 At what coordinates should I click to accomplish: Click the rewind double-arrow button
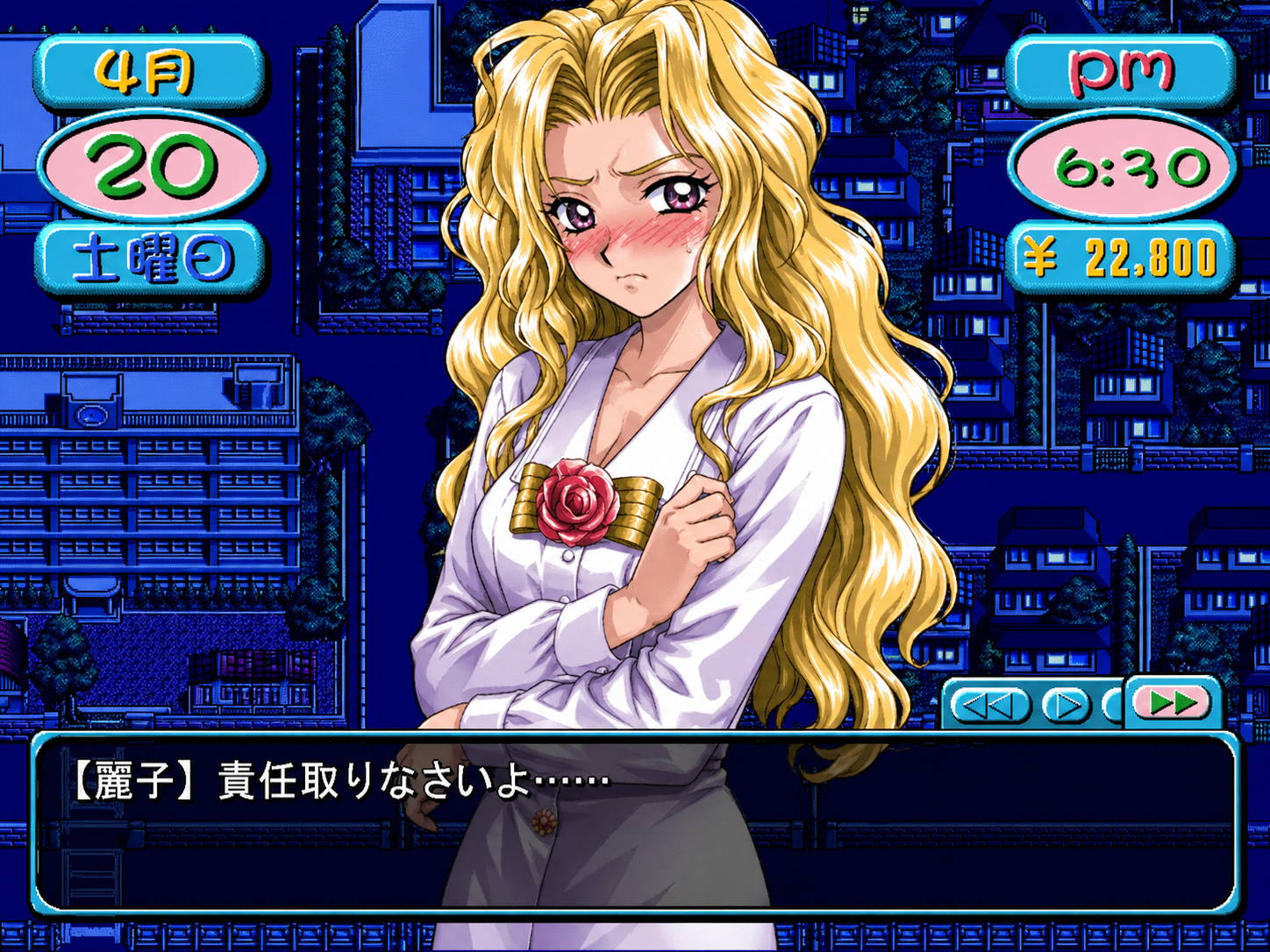coord(989,705)
